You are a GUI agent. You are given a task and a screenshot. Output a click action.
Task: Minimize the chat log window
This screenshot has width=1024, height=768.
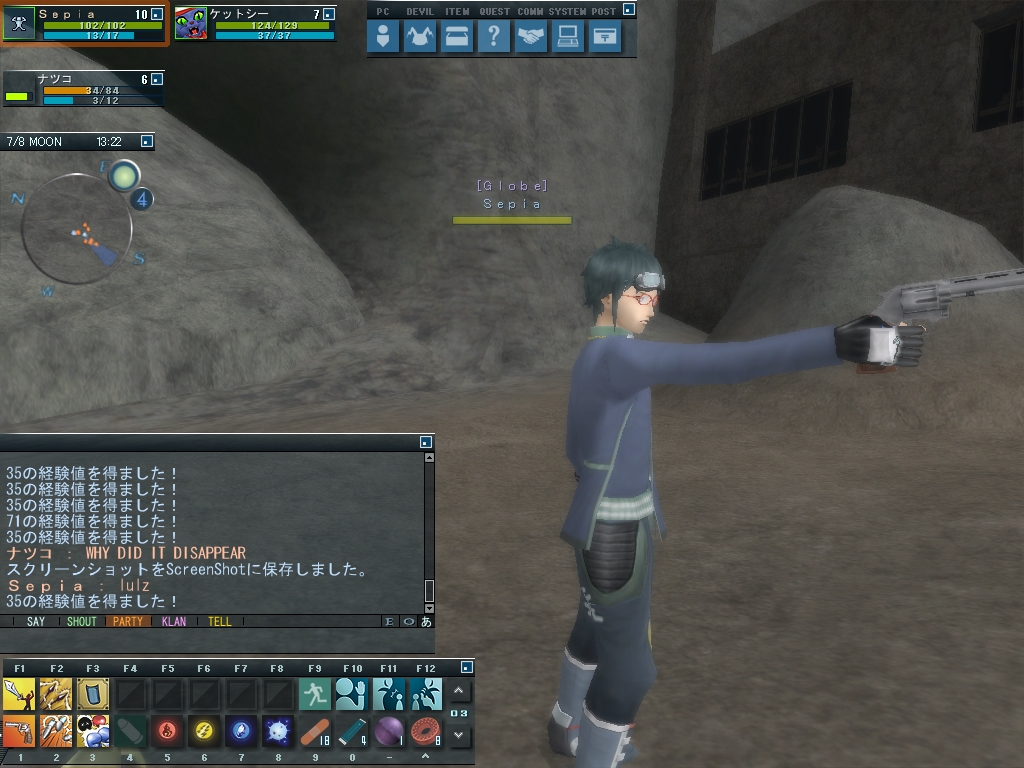(426, 441)
